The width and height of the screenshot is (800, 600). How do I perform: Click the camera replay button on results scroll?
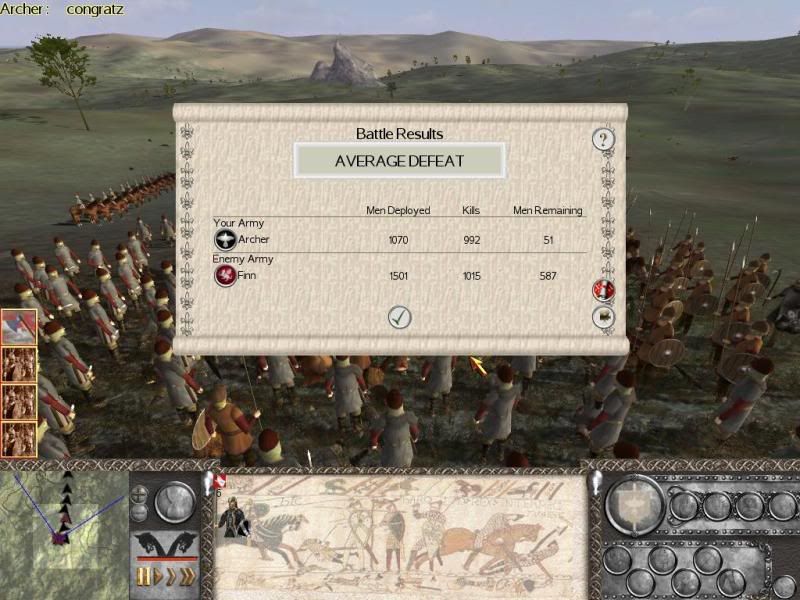(x=604, y=317)
